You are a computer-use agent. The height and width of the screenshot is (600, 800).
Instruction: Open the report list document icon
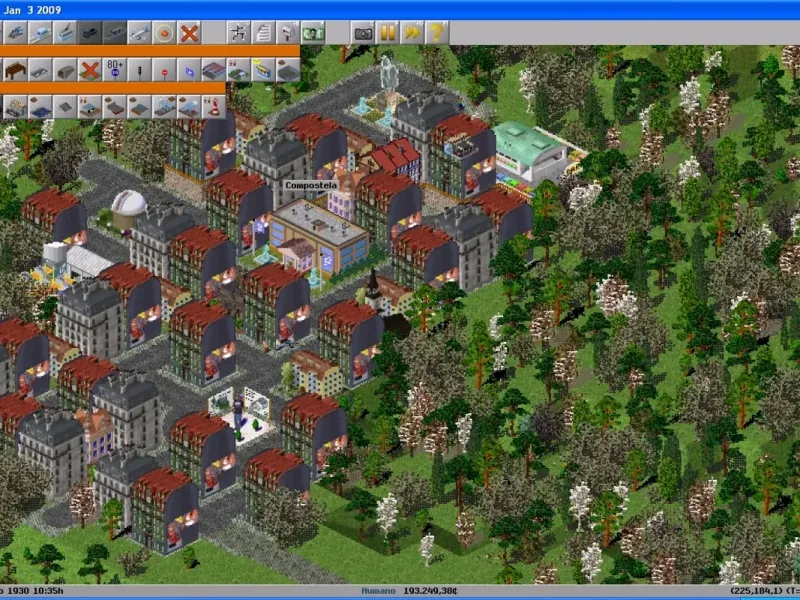264,32
